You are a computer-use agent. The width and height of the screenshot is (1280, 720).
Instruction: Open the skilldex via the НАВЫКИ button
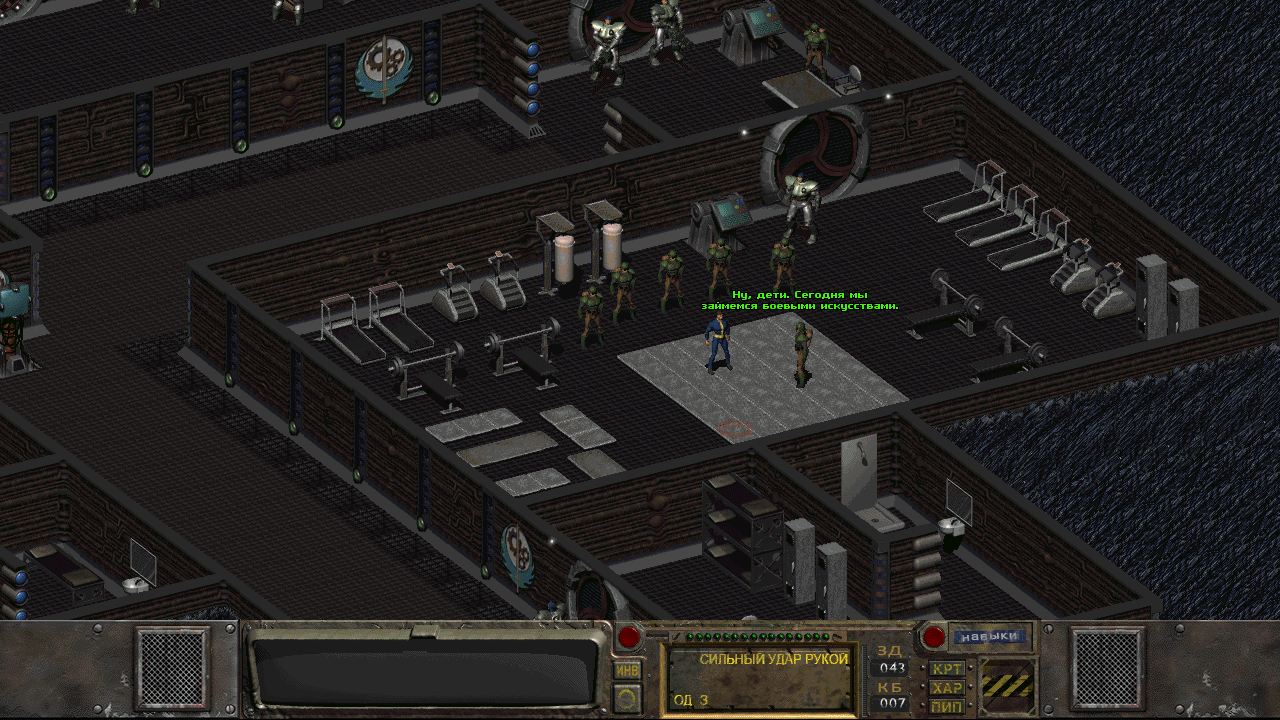[x=989, y=636]
